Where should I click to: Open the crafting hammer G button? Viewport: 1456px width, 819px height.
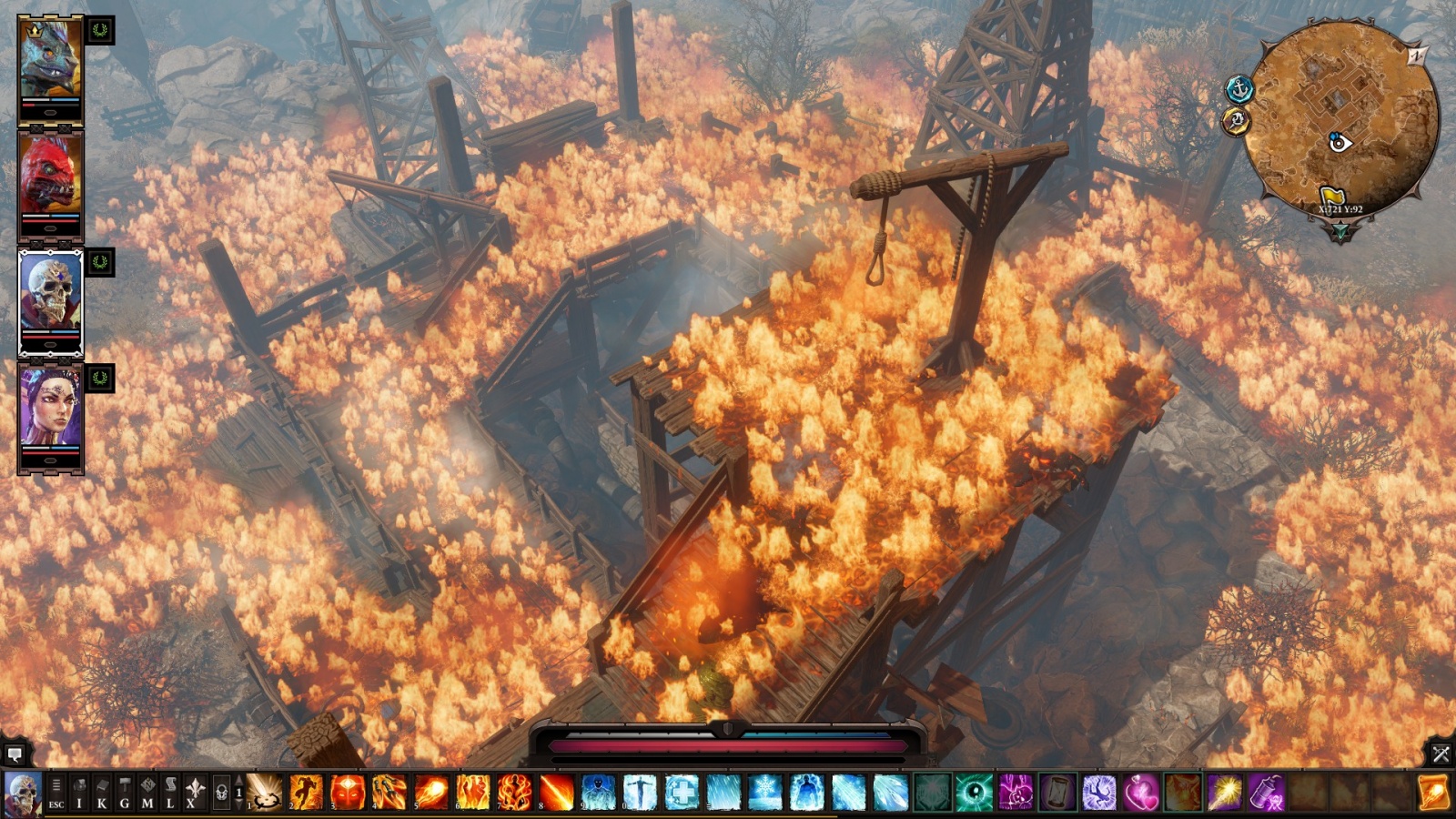[x=125, y=793]
